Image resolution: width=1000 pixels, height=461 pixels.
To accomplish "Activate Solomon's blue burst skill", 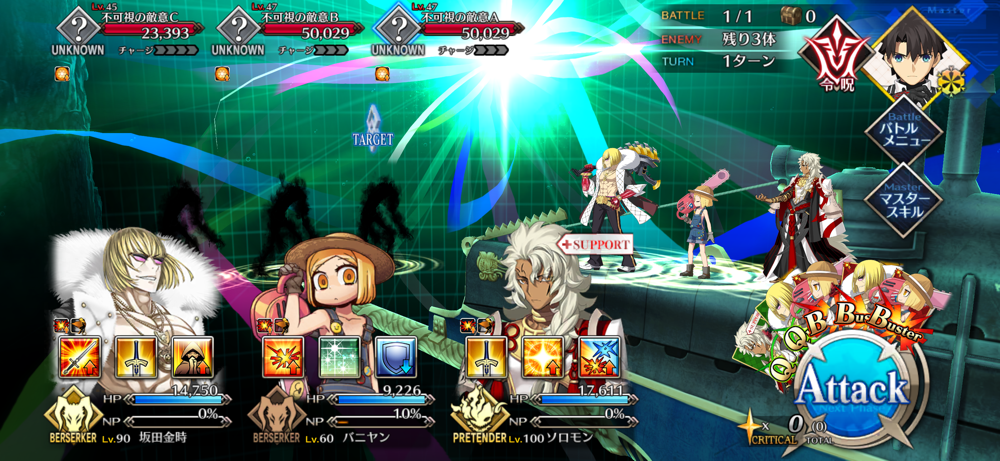I will pos(599,357).
